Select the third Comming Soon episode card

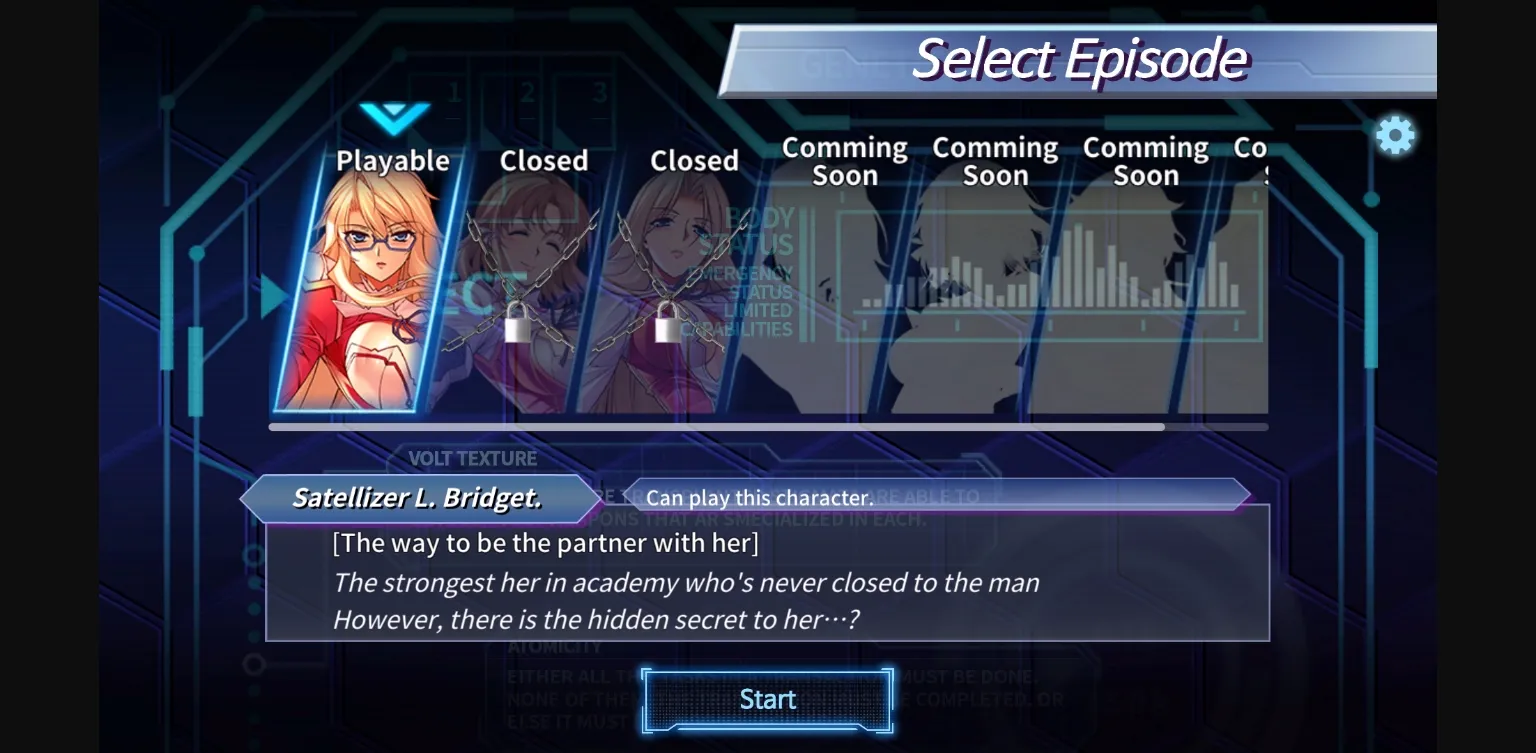pyautogui.click(x=1145, y=290)
